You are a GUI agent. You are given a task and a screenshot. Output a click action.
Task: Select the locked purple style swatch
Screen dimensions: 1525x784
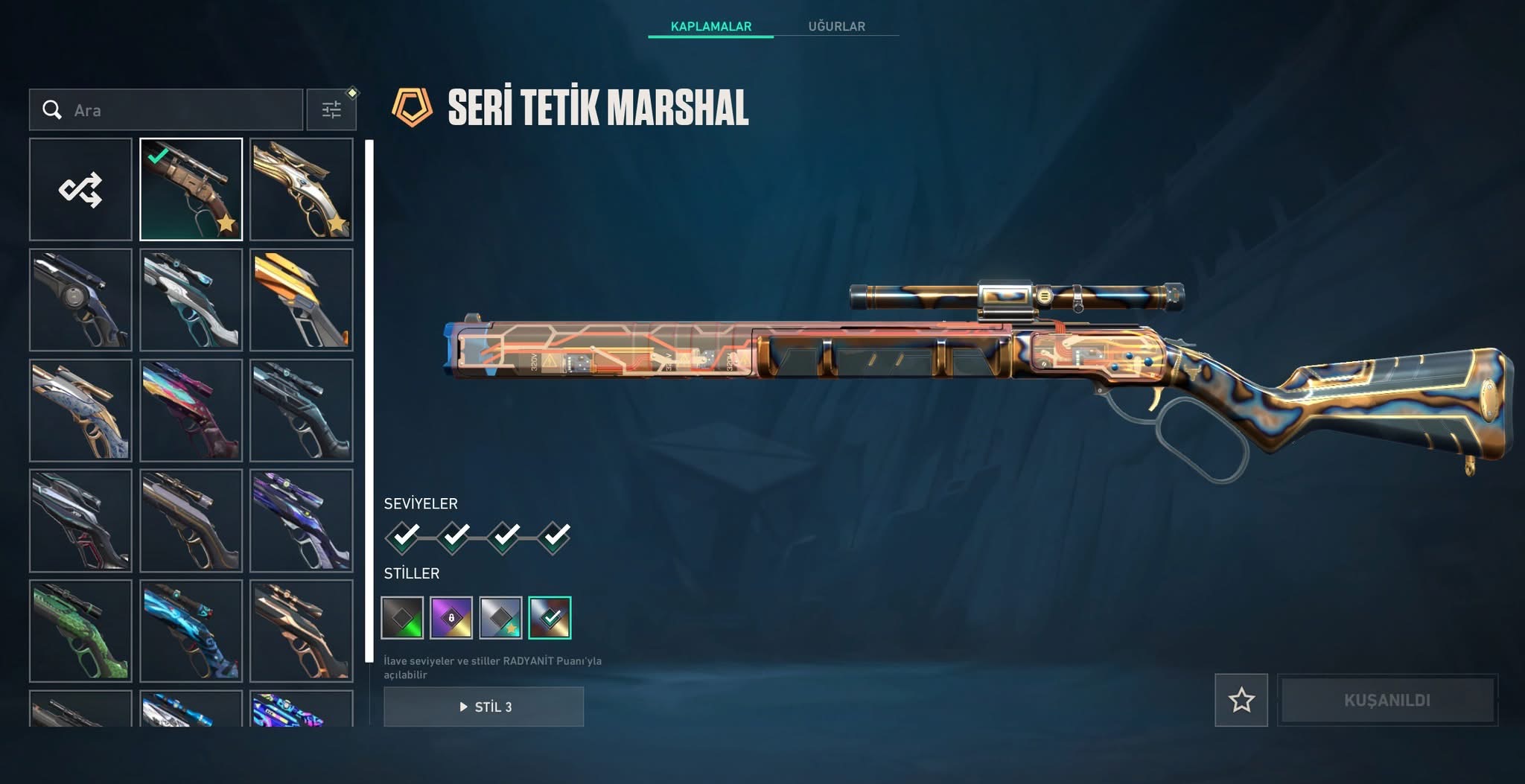tap(451, 618)
